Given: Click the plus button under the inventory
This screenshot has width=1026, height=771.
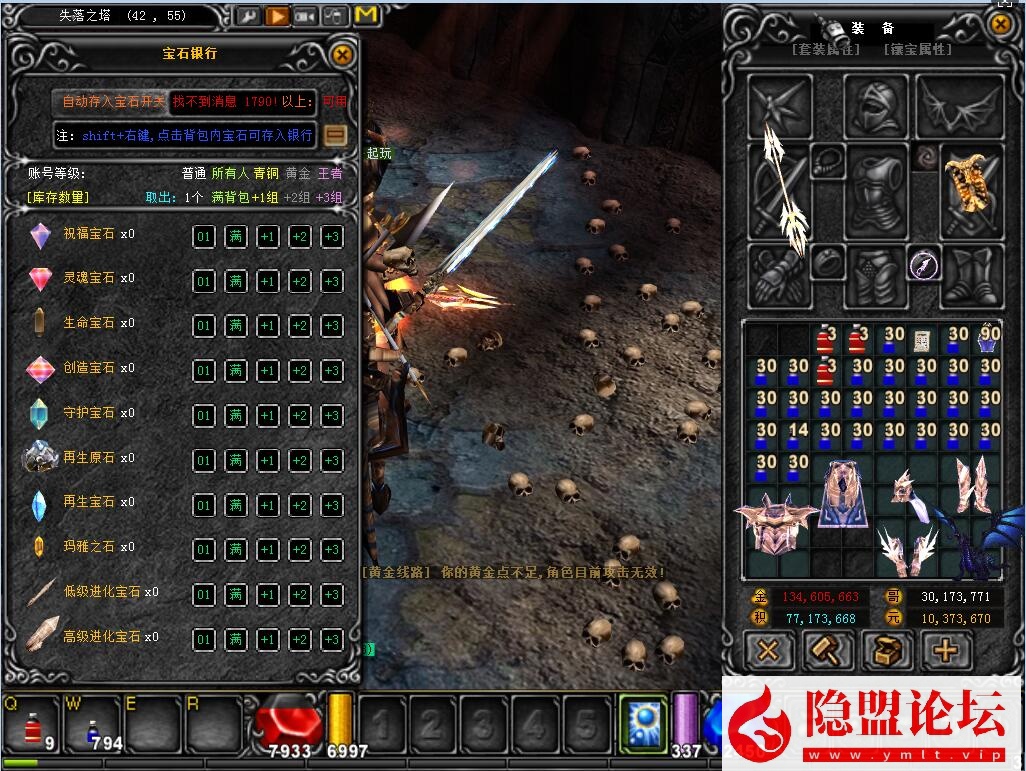Looking at the screenshot, I should (x=945, y=651).
